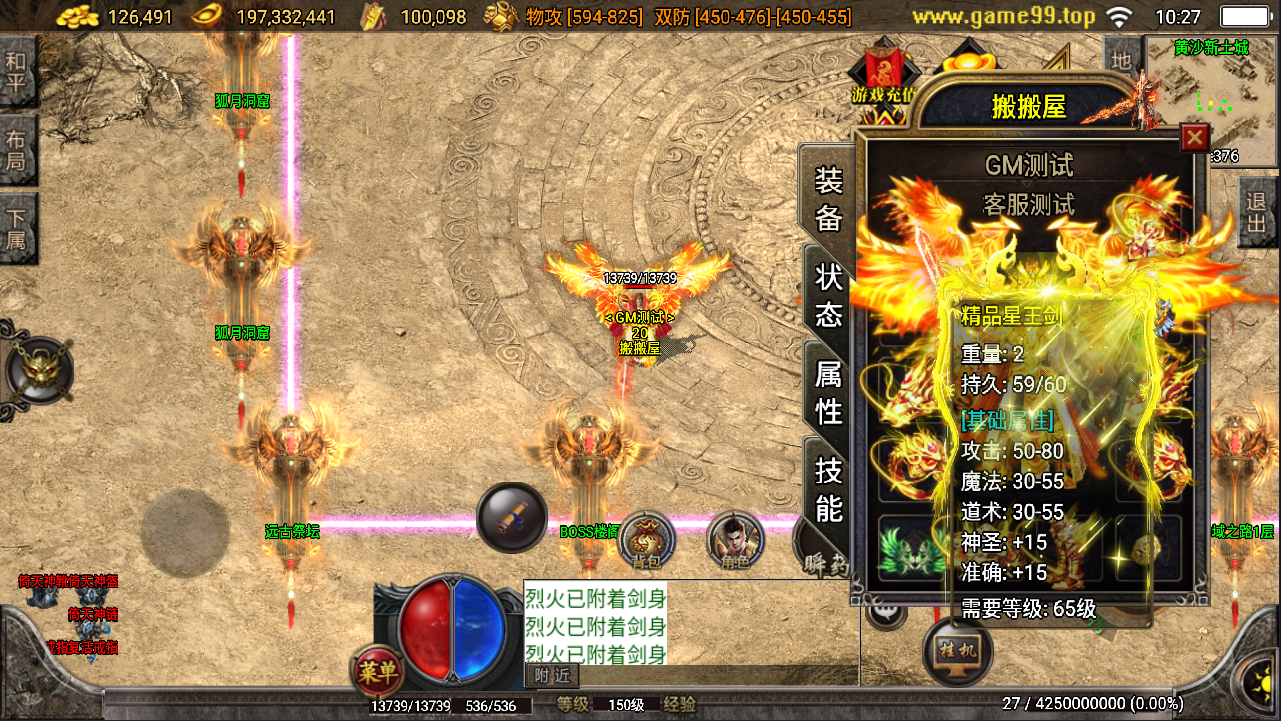This screenshot has height=721, width=1281.
Task: Open the 背包 backpack
Action: [647, 541]
